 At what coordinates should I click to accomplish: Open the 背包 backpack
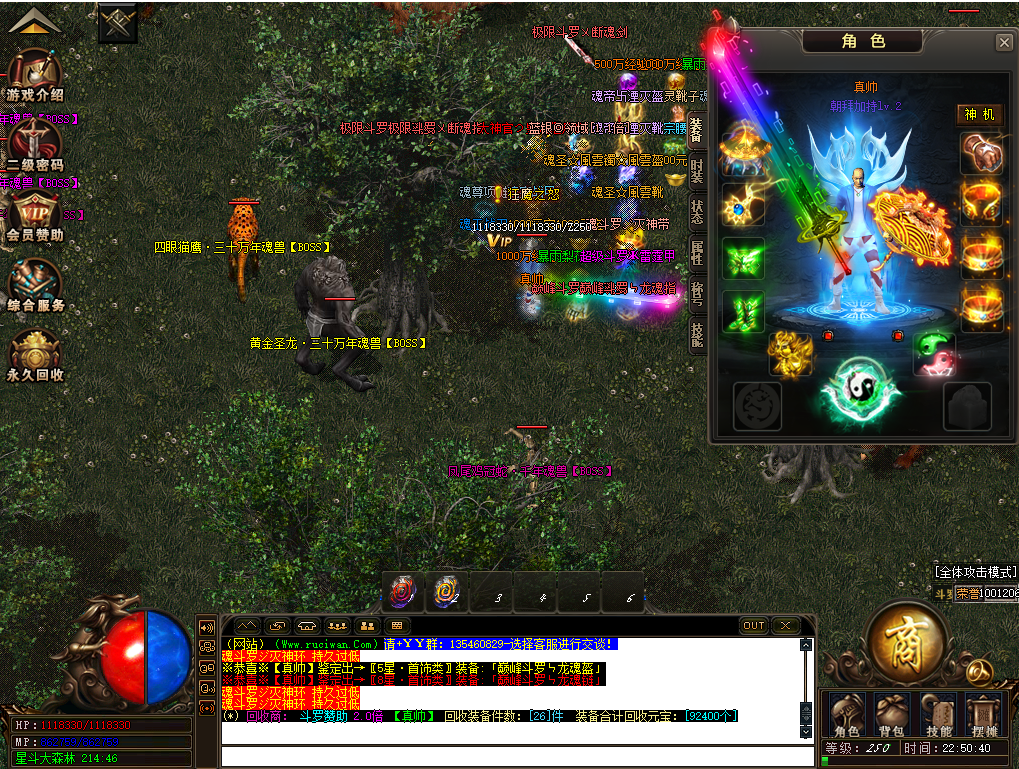click(892, 716)
